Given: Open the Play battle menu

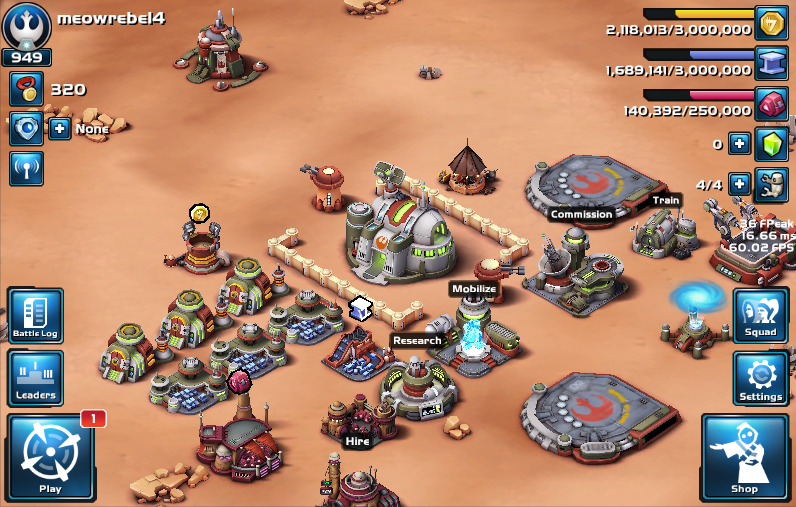Looking at the screenshot, I should coord(50,456).
